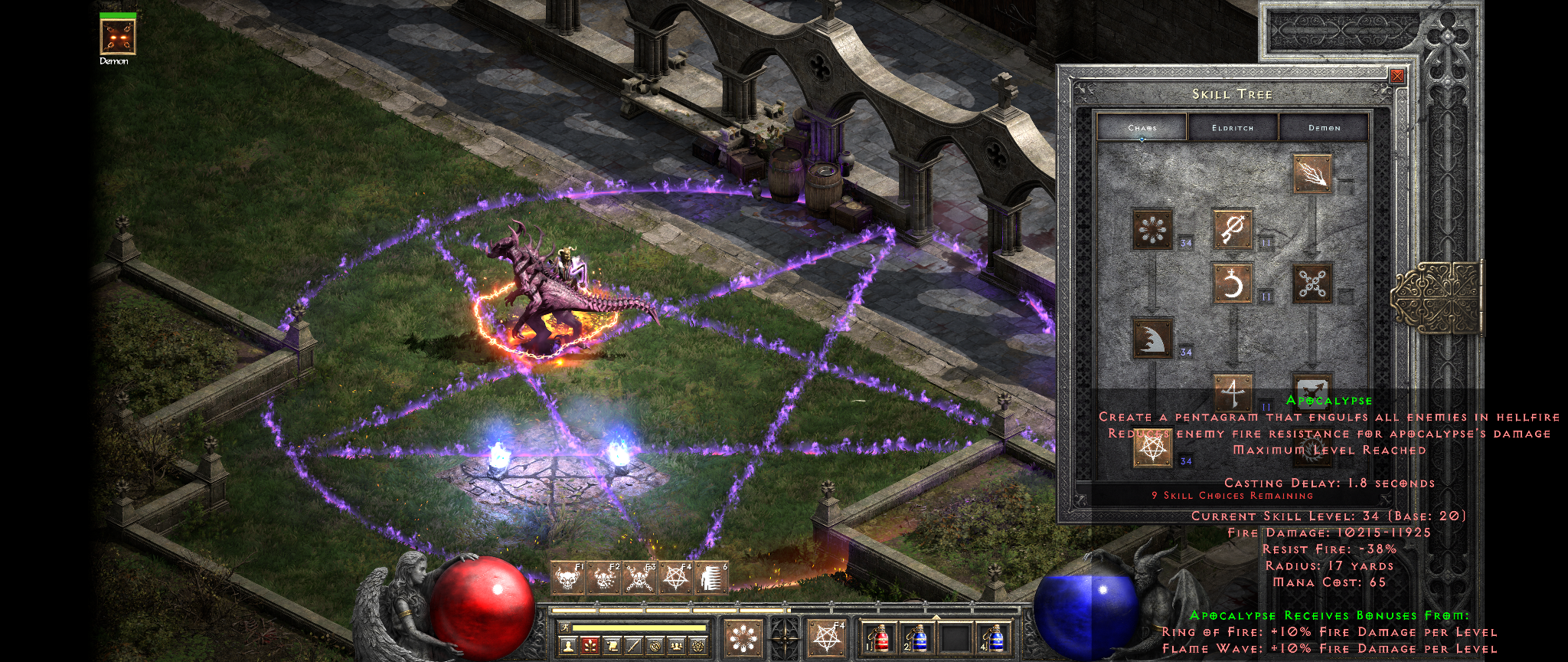Open the character sheet mini-panel button
Image resolution: width=1568 pixels, height=662 pixels.
pos(568,647)
